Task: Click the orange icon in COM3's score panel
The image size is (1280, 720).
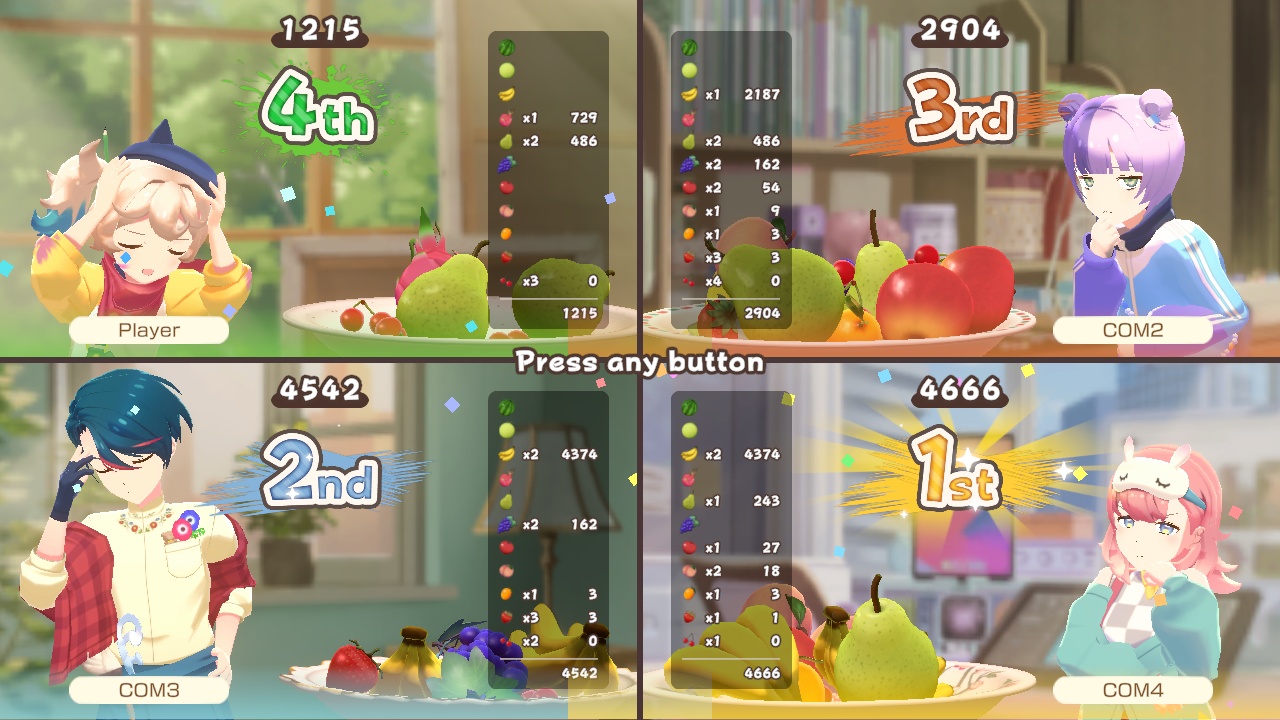Action: 505,593
